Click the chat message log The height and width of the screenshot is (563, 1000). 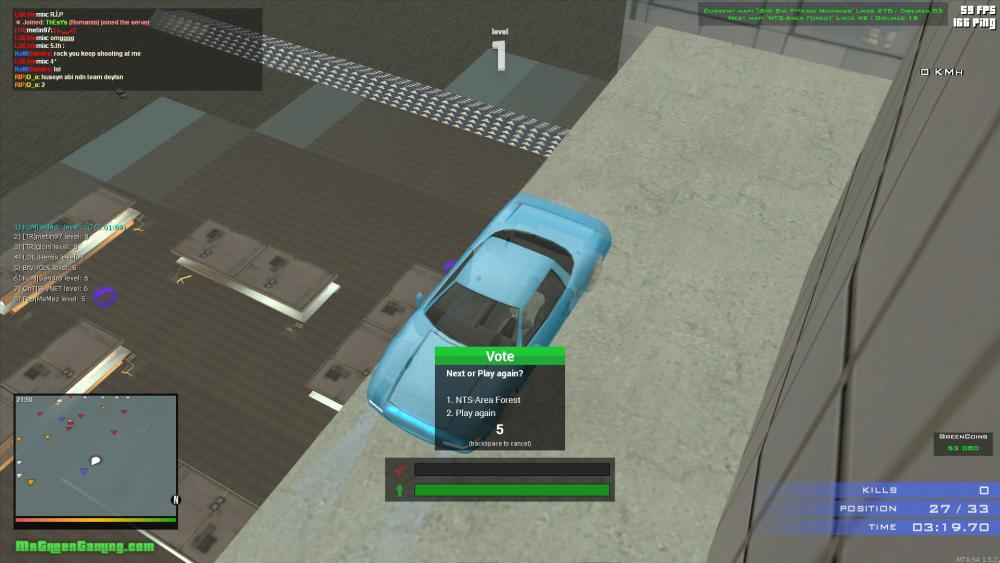[137, 50]
